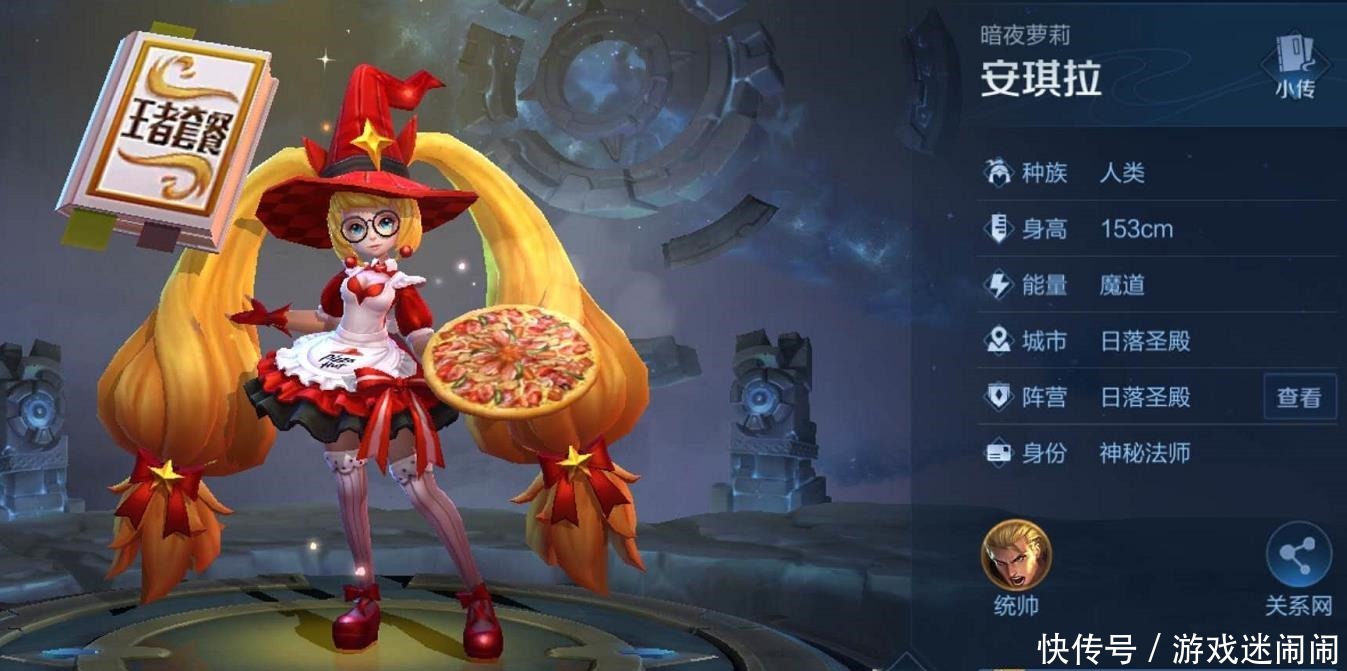The image size is (1347, 671).
Task: Open the 关系网 relationship network
Action: [1298, 558]
